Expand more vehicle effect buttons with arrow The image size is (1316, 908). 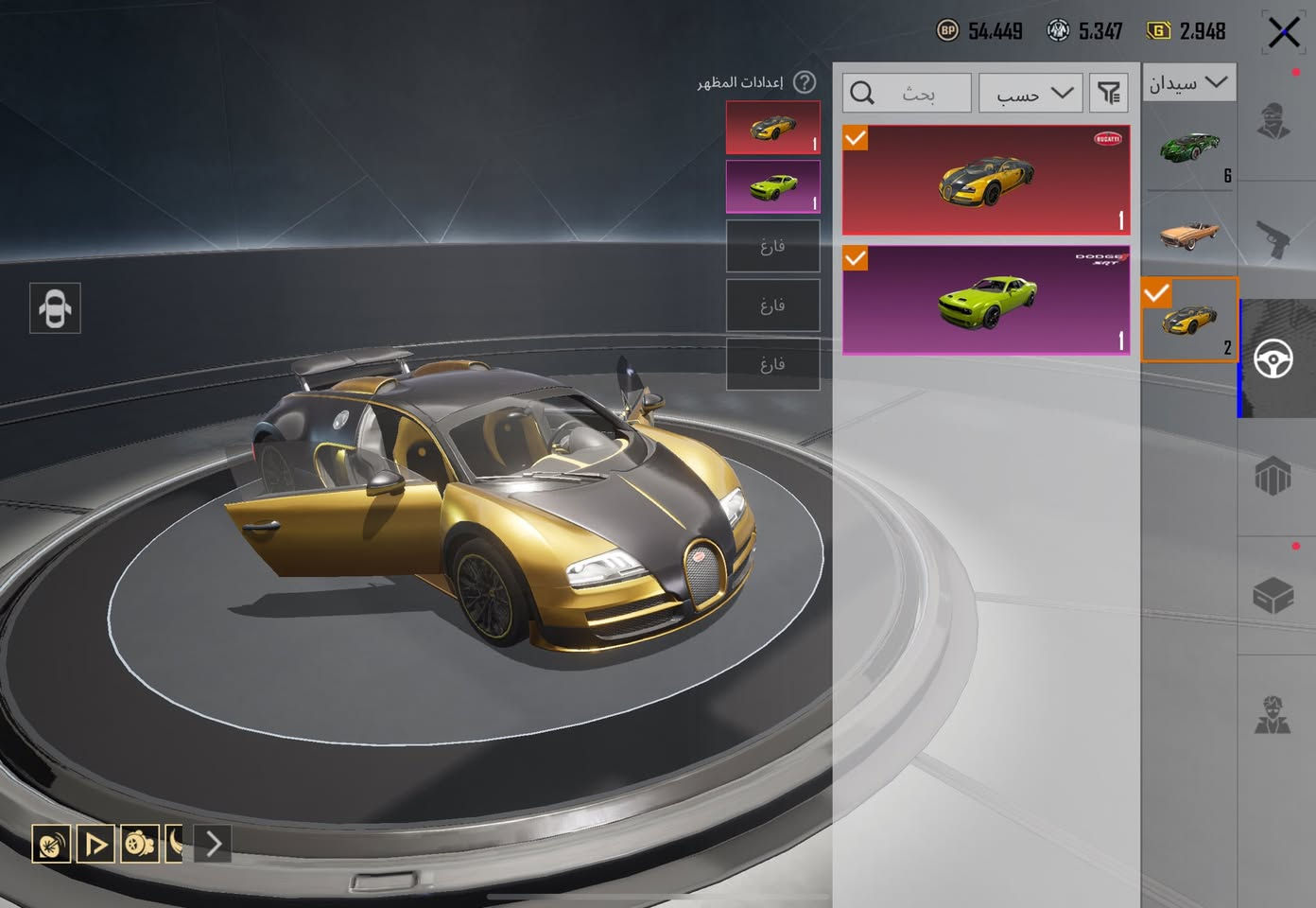point(214,843)
